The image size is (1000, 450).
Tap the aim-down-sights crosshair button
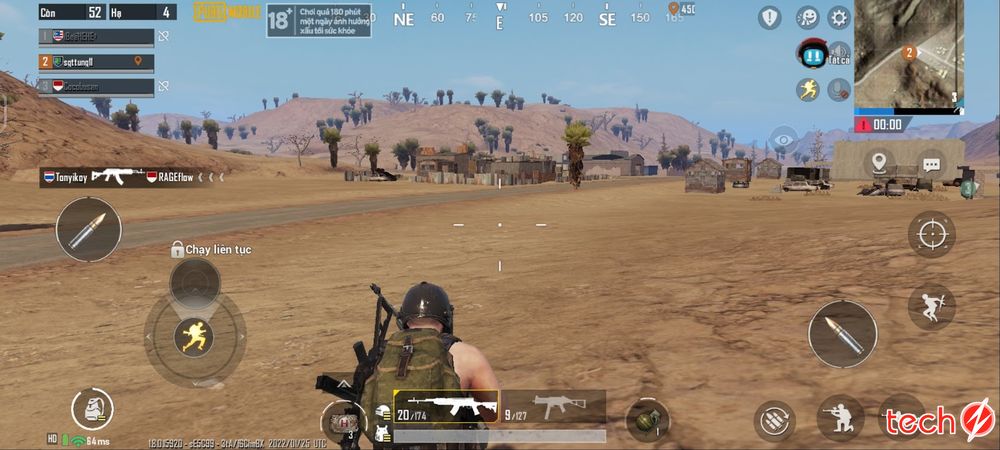931,234
